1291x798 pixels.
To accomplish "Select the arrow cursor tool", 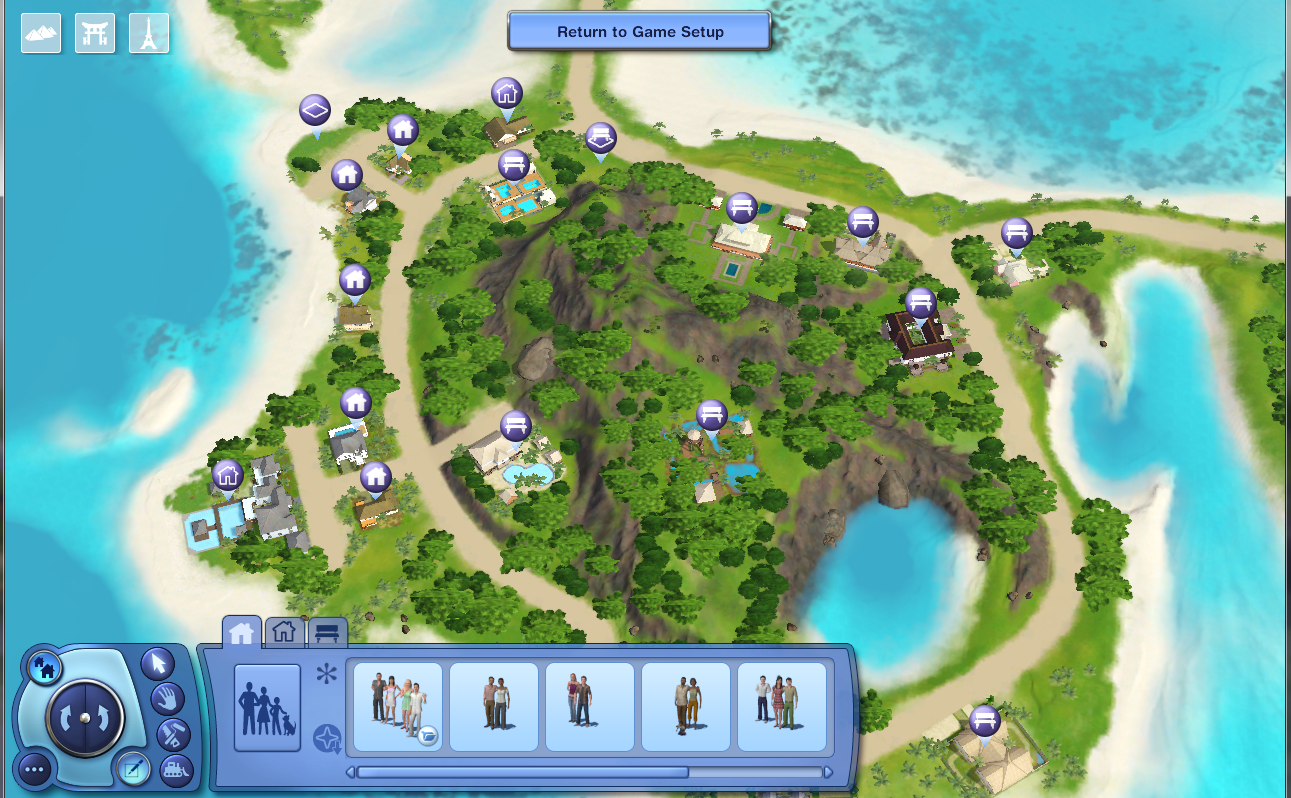I will click(158, 664).
